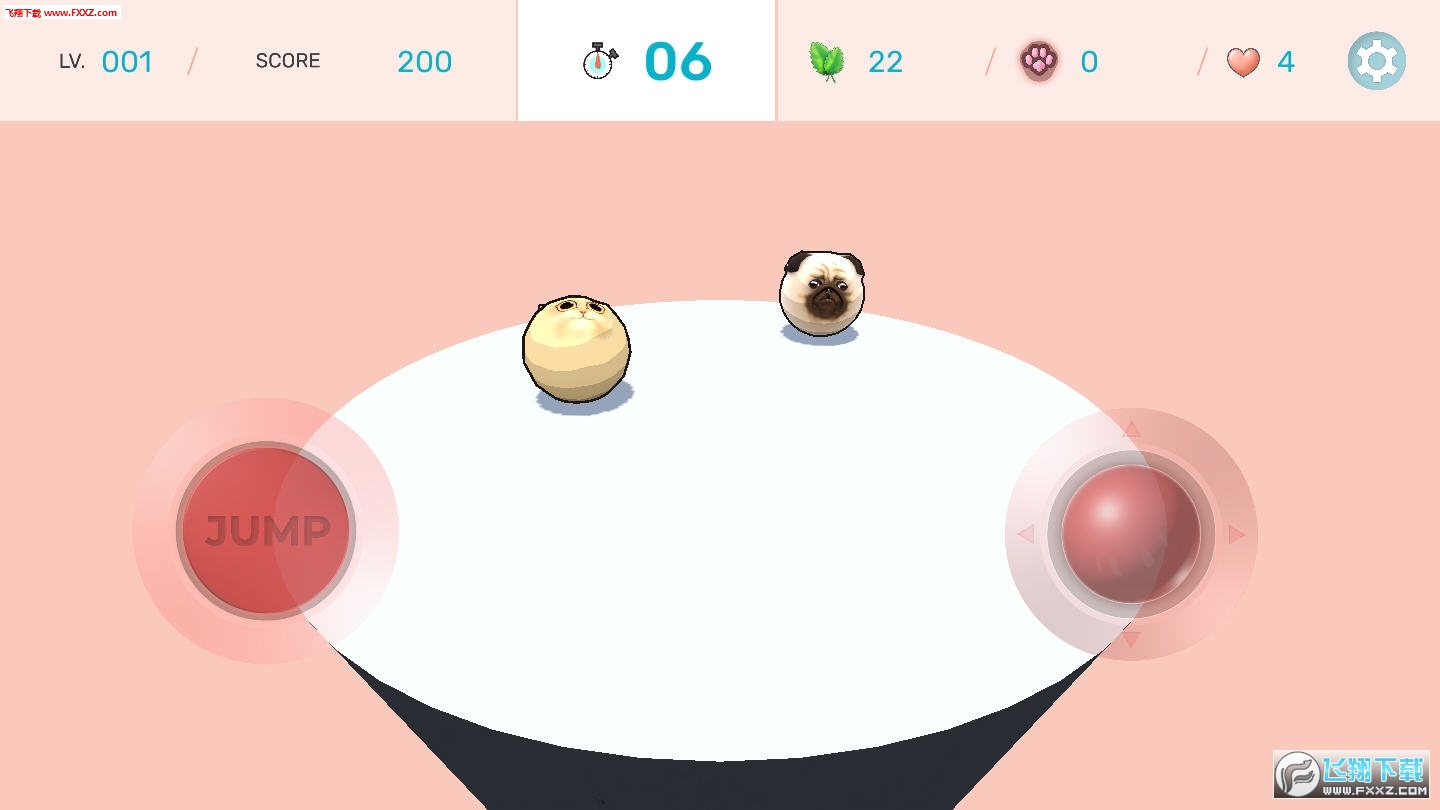Tap the up arrow on the joystick

click(1131, 430)
